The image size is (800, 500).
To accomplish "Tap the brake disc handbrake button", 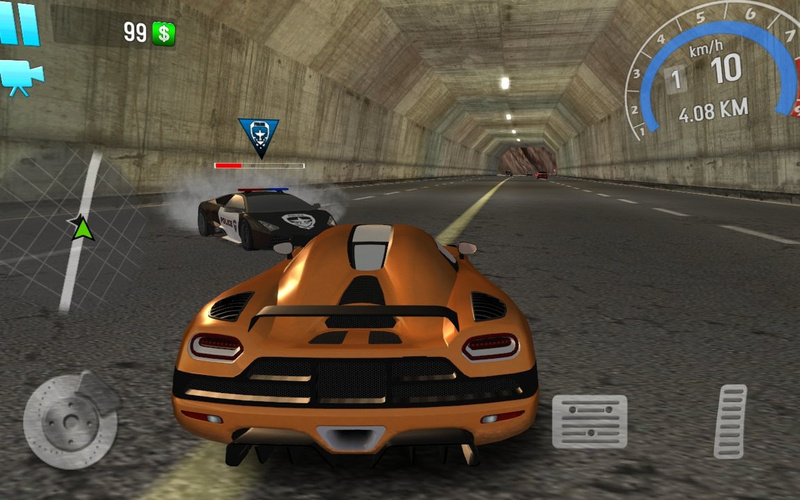I will pyautogui.click(x=70, y=420).
